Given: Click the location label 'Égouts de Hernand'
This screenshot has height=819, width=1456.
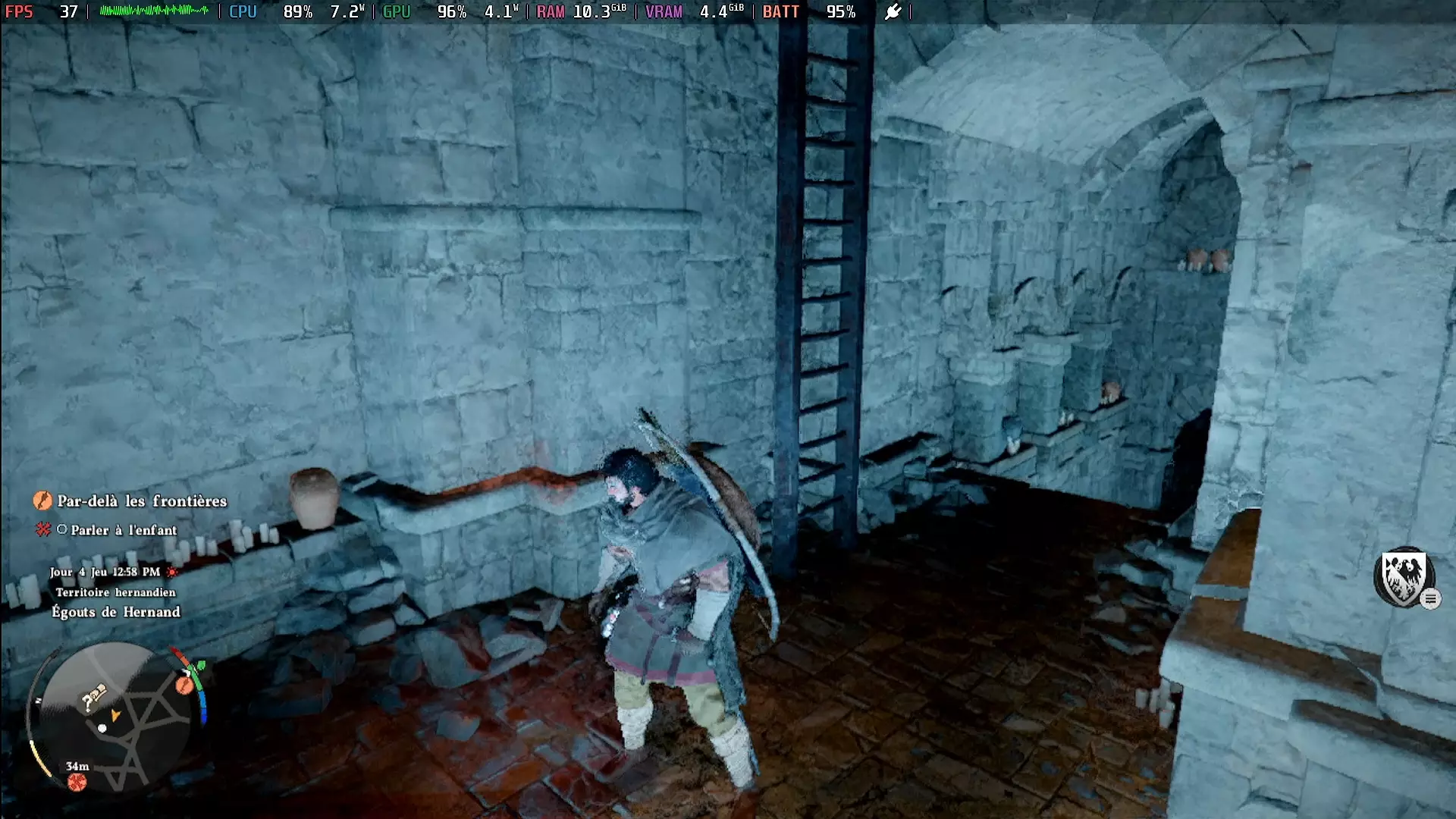Looking at the screenshot, I should click(116, 612).
